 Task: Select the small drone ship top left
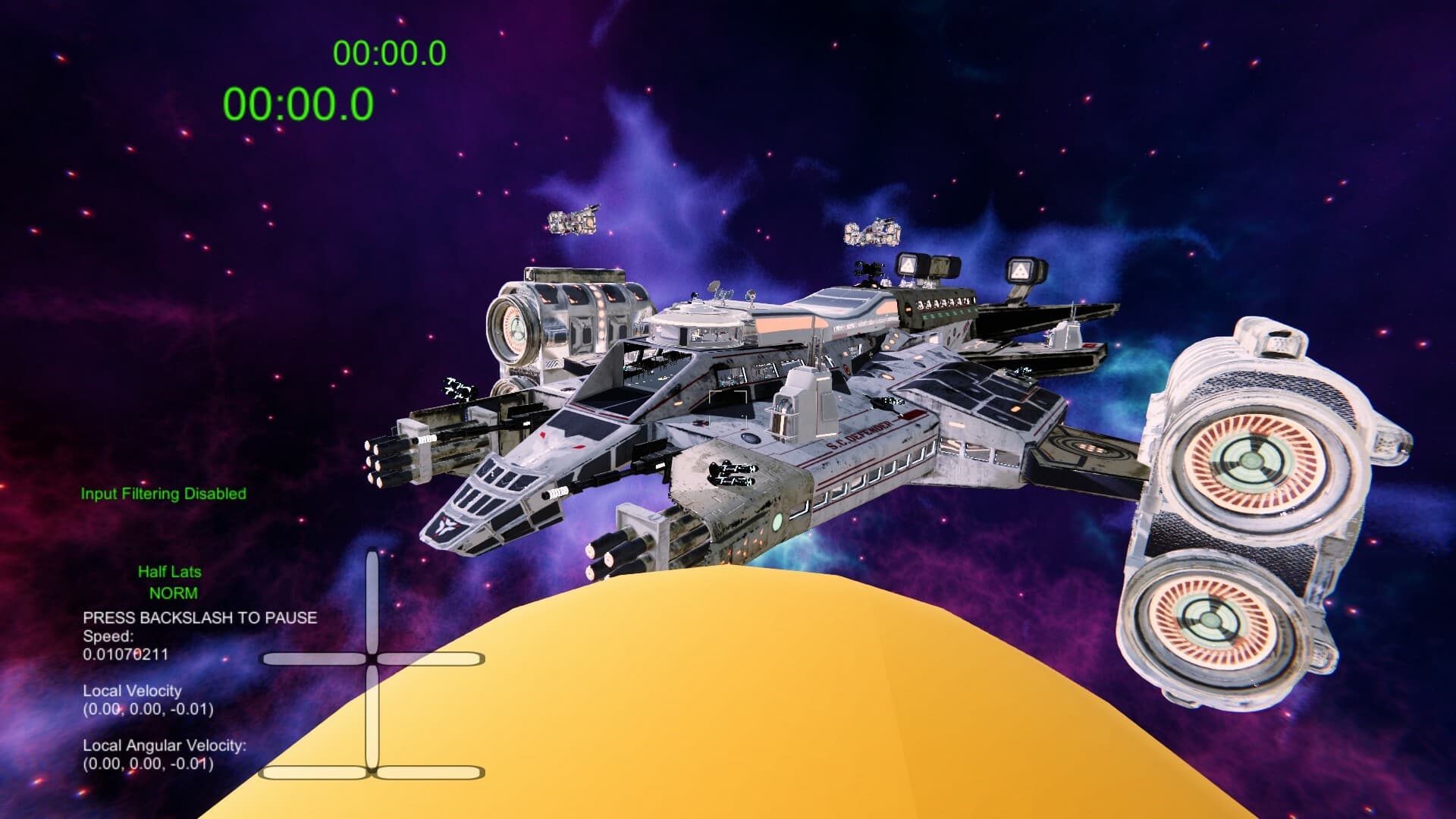[575, 222]
